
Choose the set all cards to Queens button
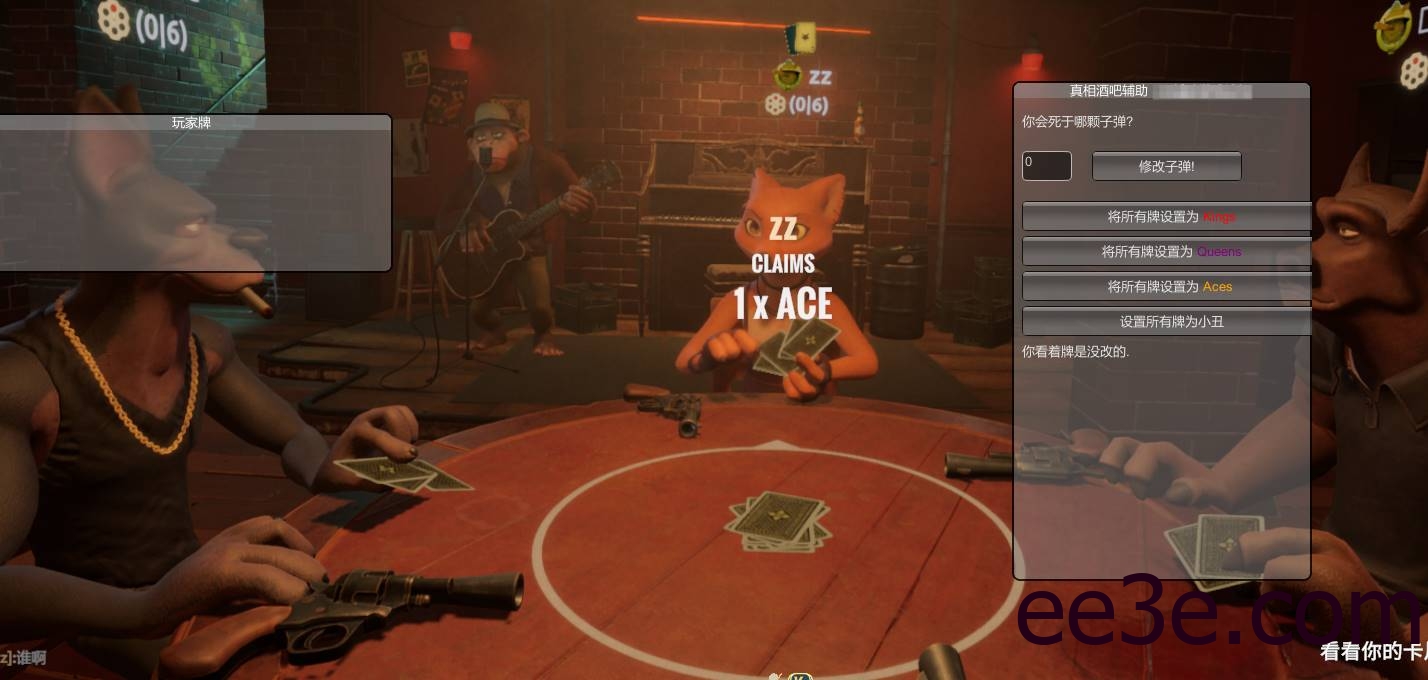click(x=1166, y=251)
